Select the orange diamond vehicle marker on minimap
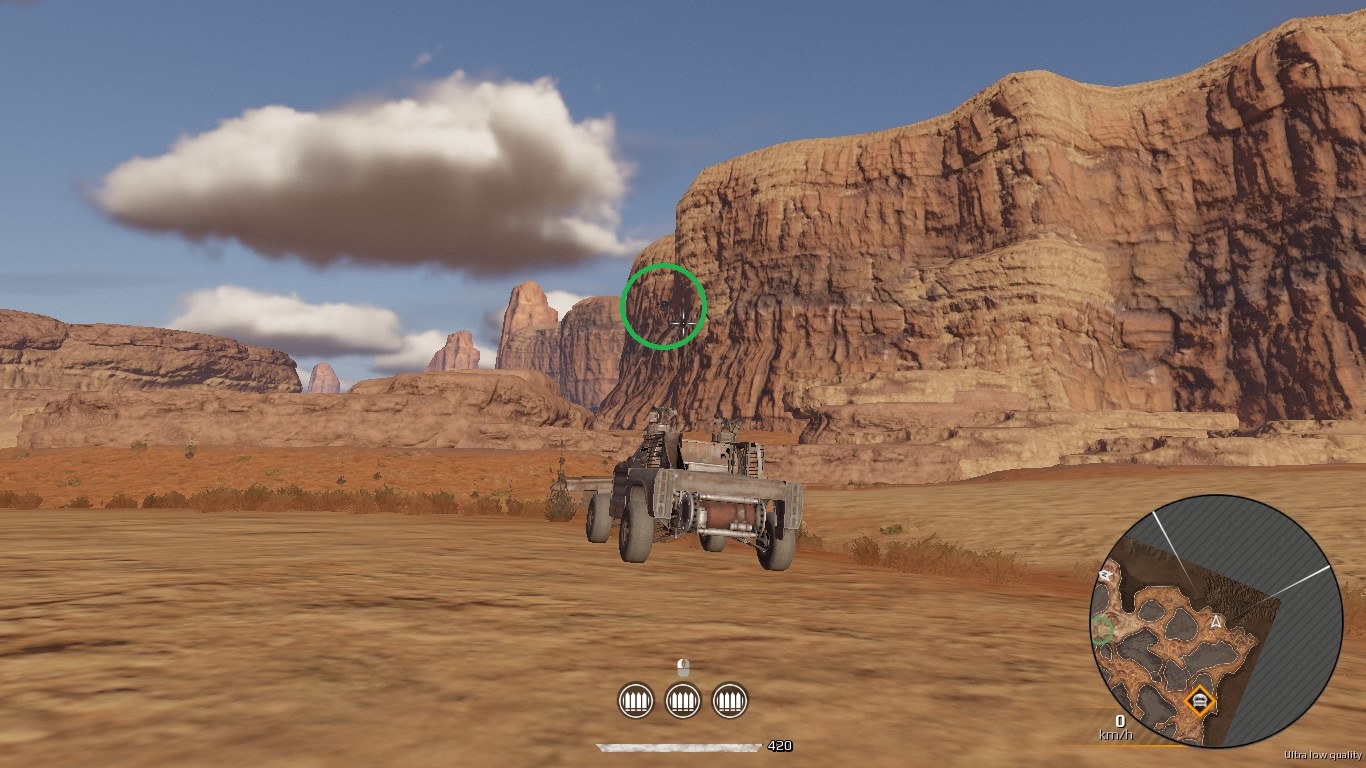Screen dimensions: 1366x768 coord(1198,700)
